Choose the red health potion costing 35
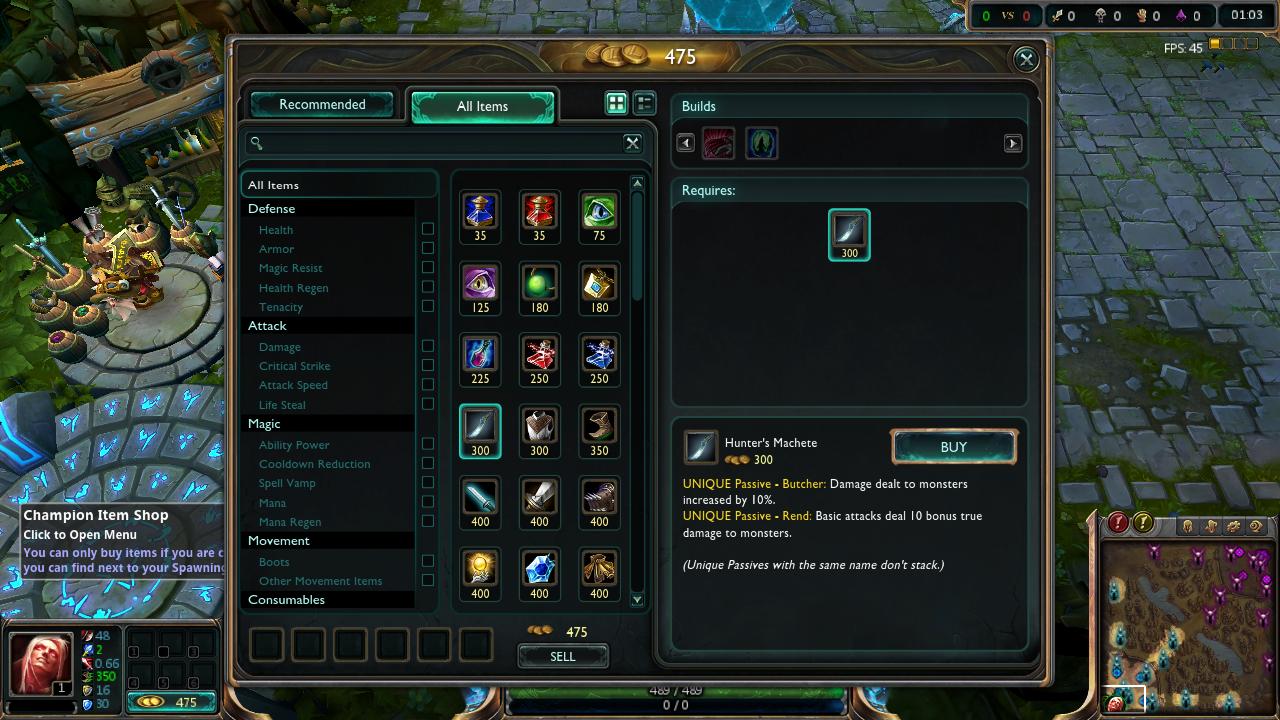Image resolution: width=1280 pixels, height=720 pixels. pos(539,212)
